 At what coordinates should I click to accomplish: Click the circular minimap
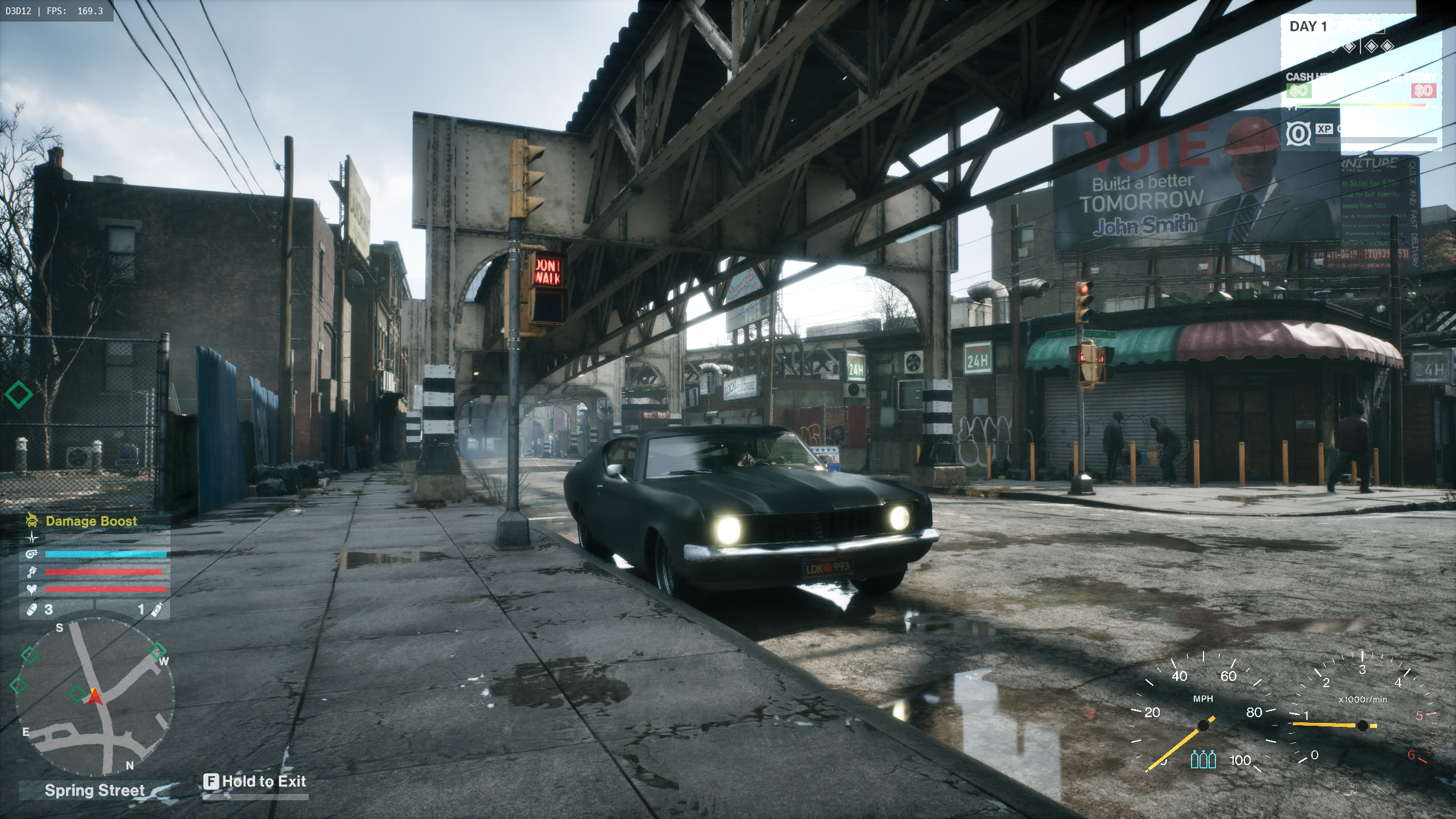point(94,697)
